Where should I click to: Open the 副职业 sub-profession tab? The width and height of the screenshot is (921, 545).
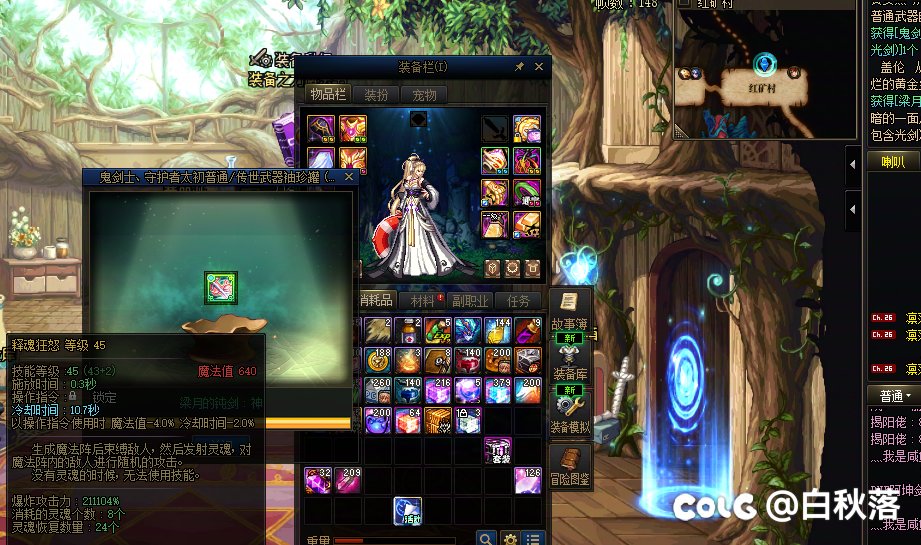tap(471, 300)
